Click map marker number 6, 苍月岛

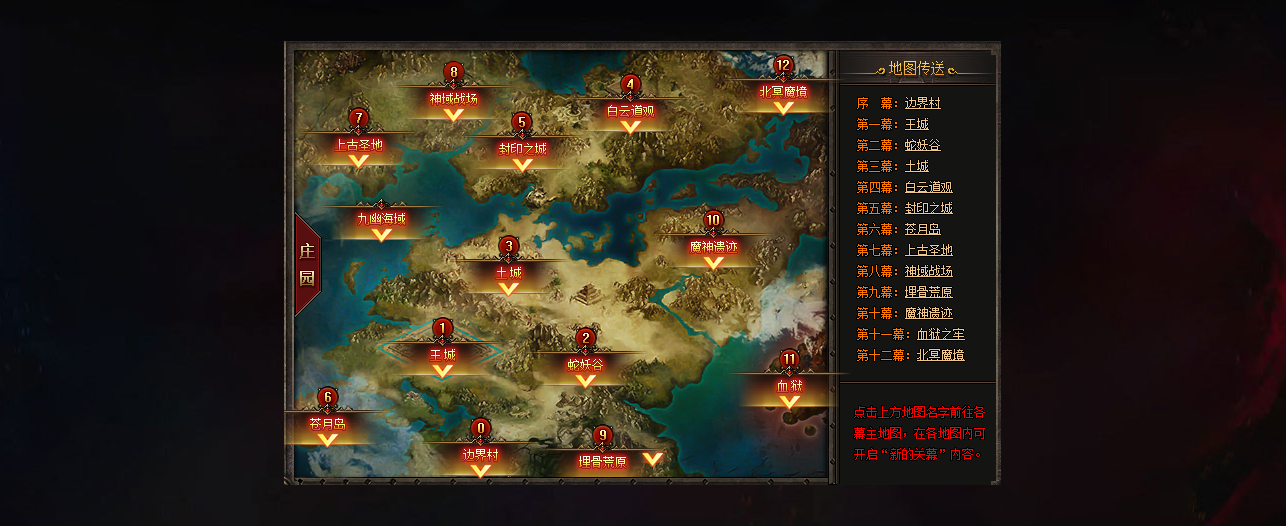click(327, 424)
